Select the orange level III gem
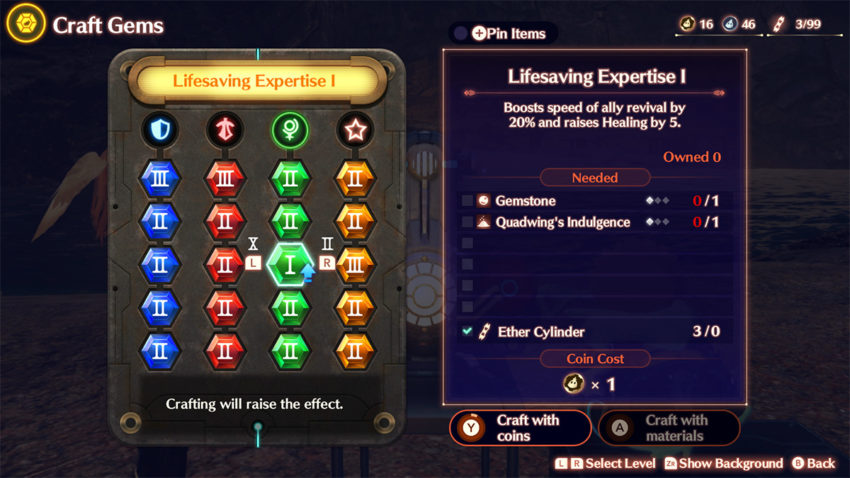The height and width of the screenshot is (478, 850). (354, 265)
